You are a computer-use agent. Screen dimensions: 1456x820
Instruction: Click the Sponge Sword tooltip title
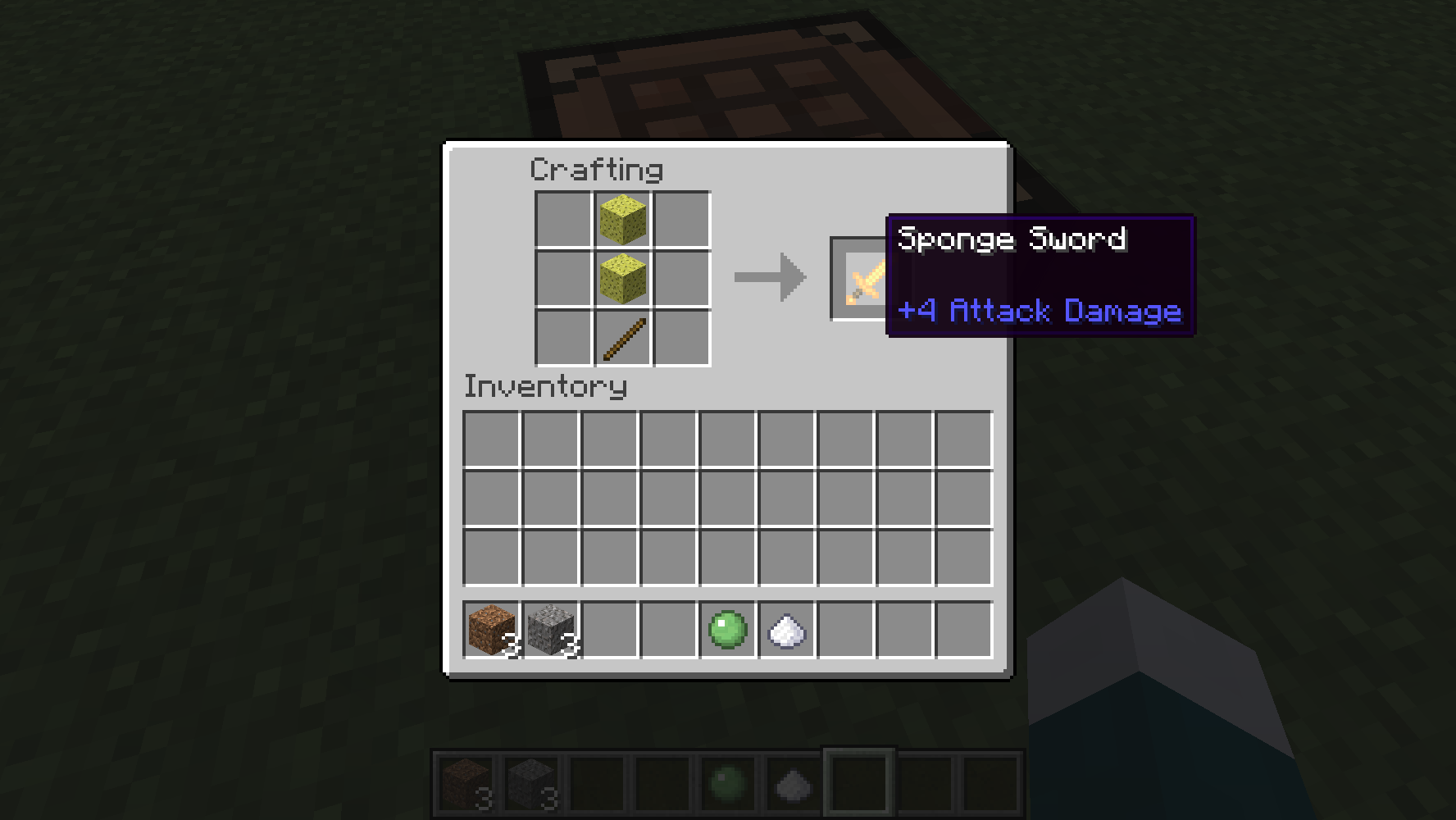click(x=1012, y=239)
